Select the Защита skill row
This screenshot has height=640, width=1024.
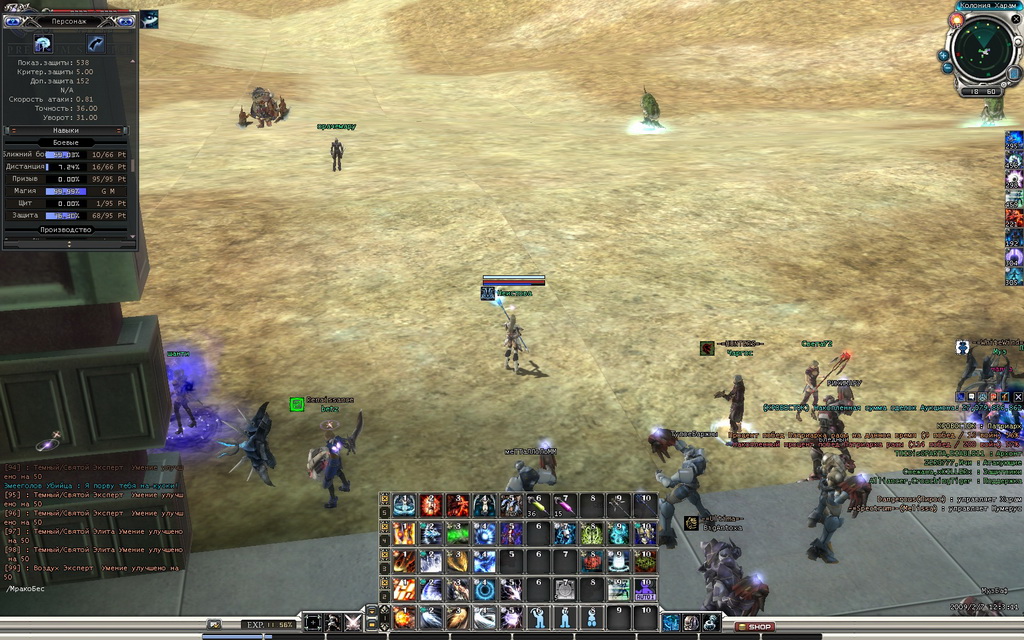click(x=66, y=215)
